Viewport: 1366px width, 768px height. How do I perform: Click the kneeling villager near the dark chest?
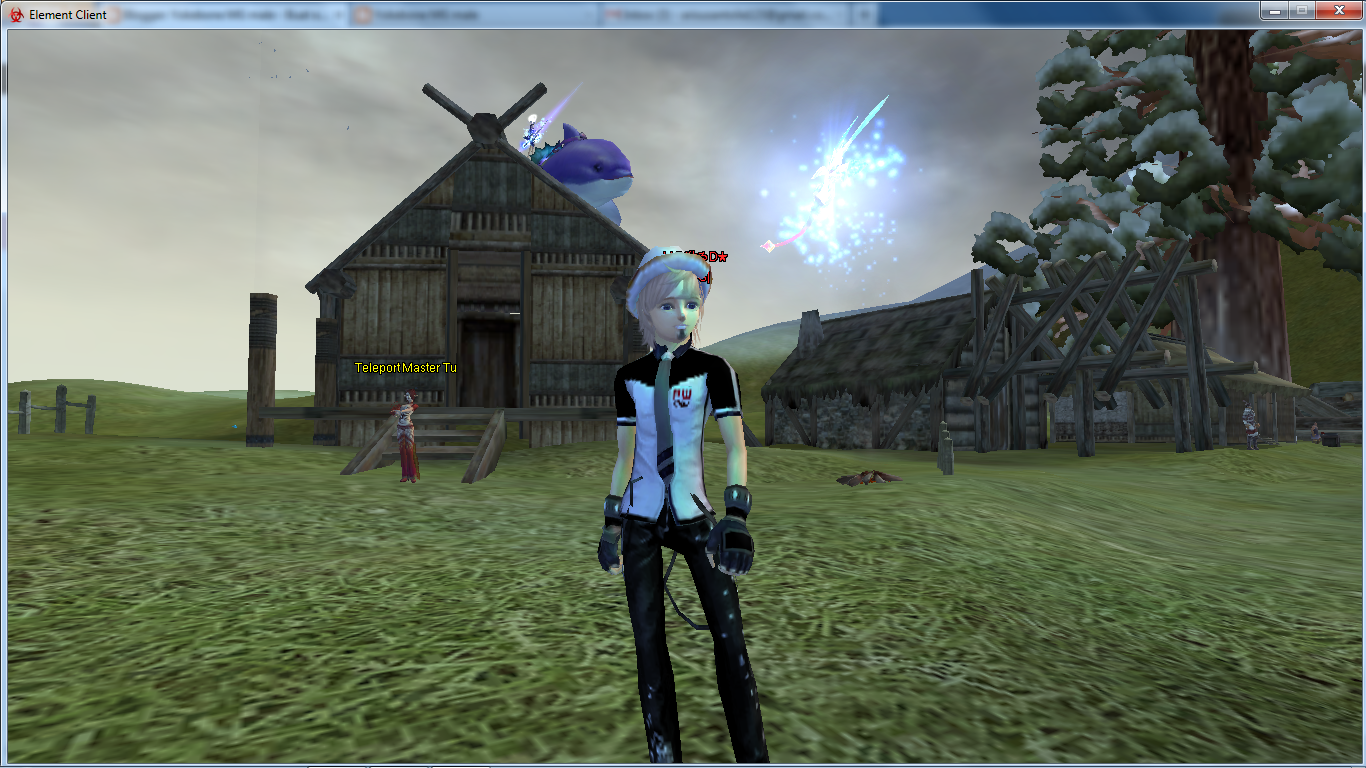1315,432
